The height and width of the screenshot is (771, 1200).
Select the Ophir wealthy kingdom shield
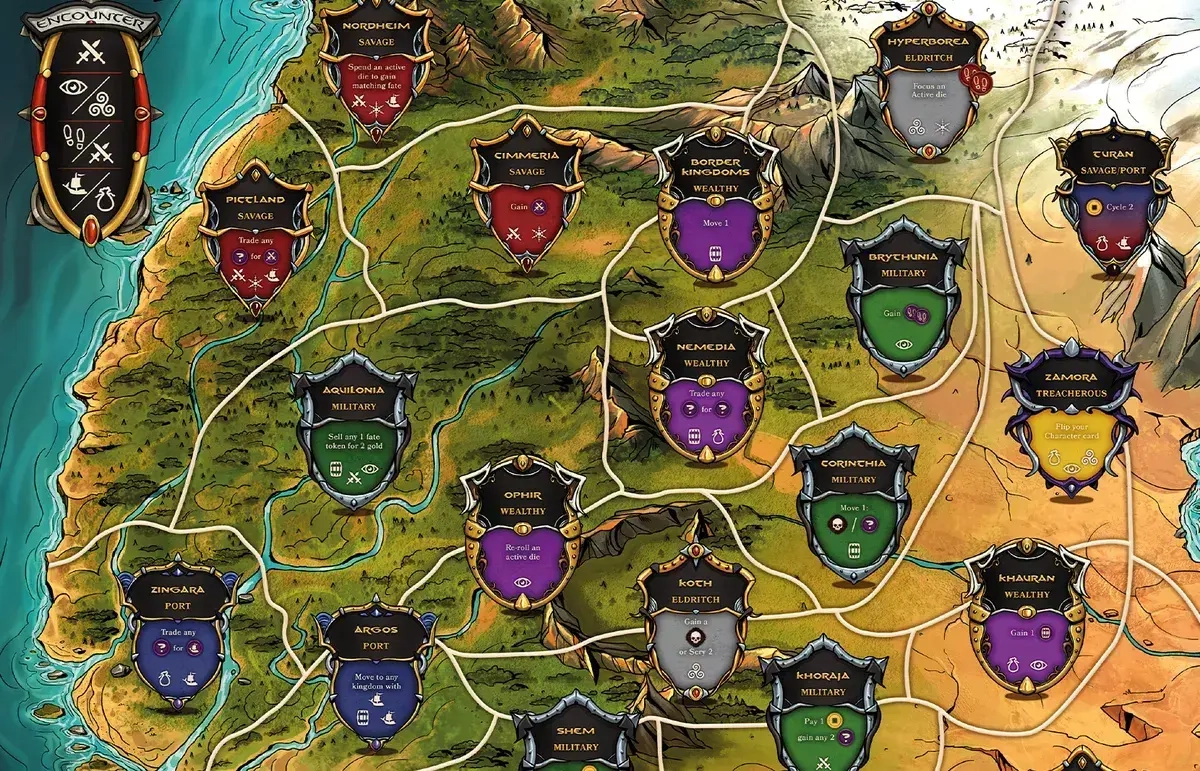pyautogui.click(x=523, y=537)
